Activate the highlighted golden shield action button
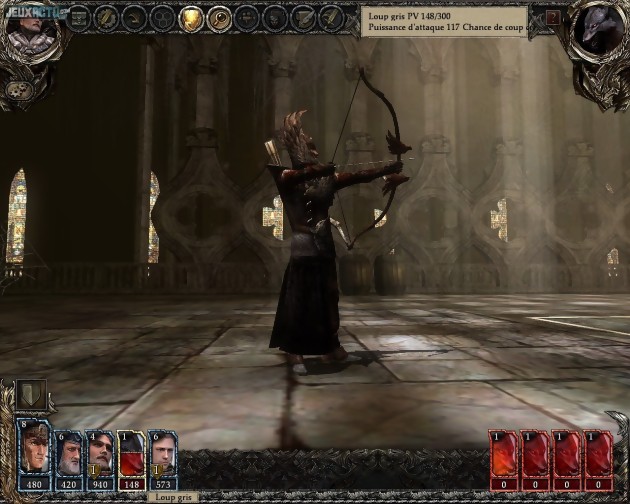The image size is (630, 504). [x=190, y=17]
